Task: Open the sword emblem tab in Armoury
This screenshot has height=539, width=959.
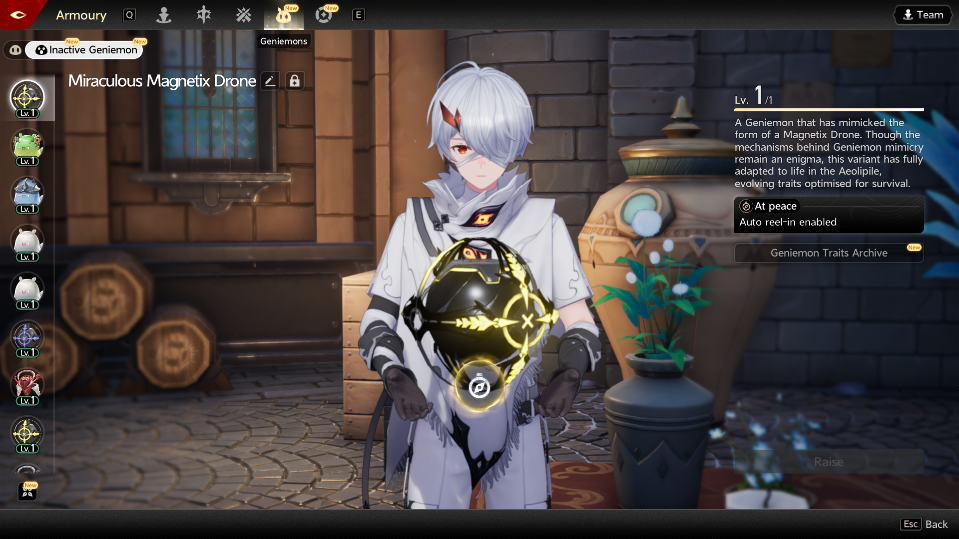Action: [x=204, y=15]
